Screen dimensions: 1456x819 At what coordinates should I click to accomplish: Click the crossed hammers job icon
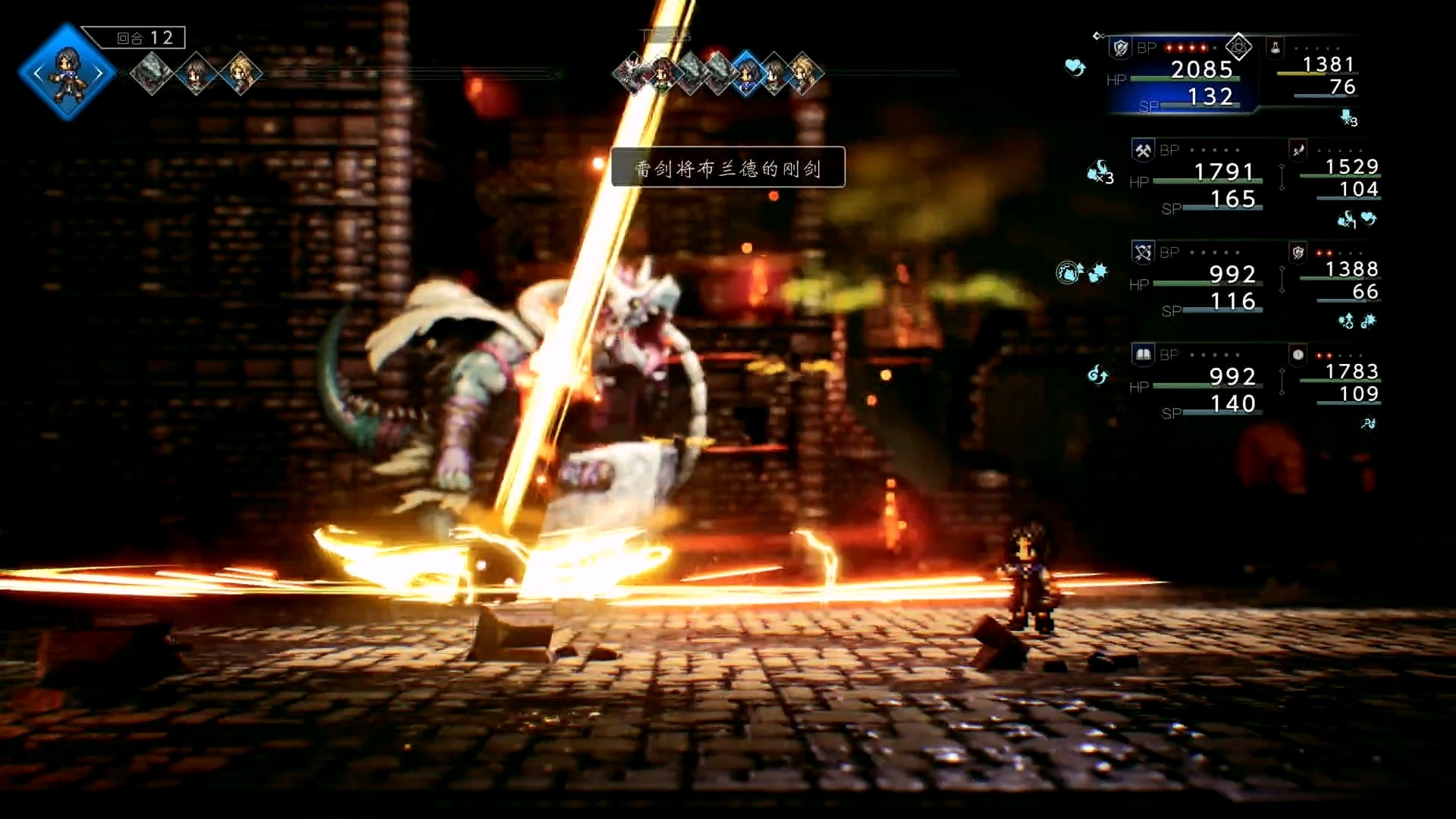(1143, 150)
